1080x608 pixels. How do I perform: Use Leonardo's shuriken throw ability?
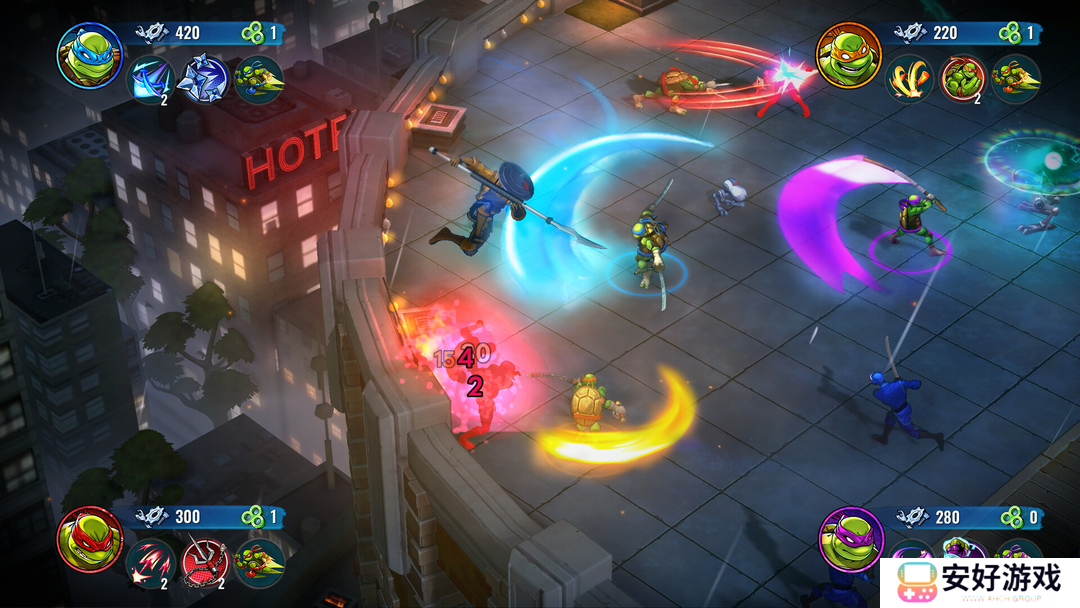203,80
